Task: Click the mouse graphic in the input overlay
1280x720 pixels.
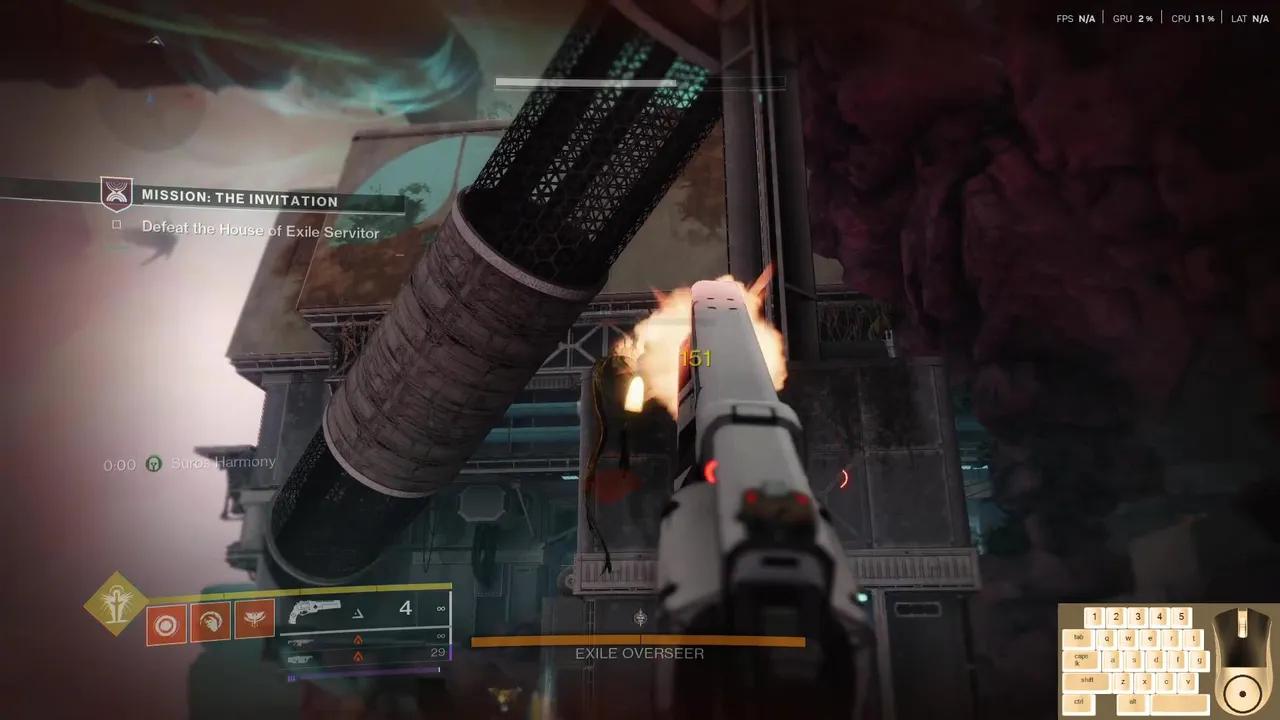Action: 1241,660
